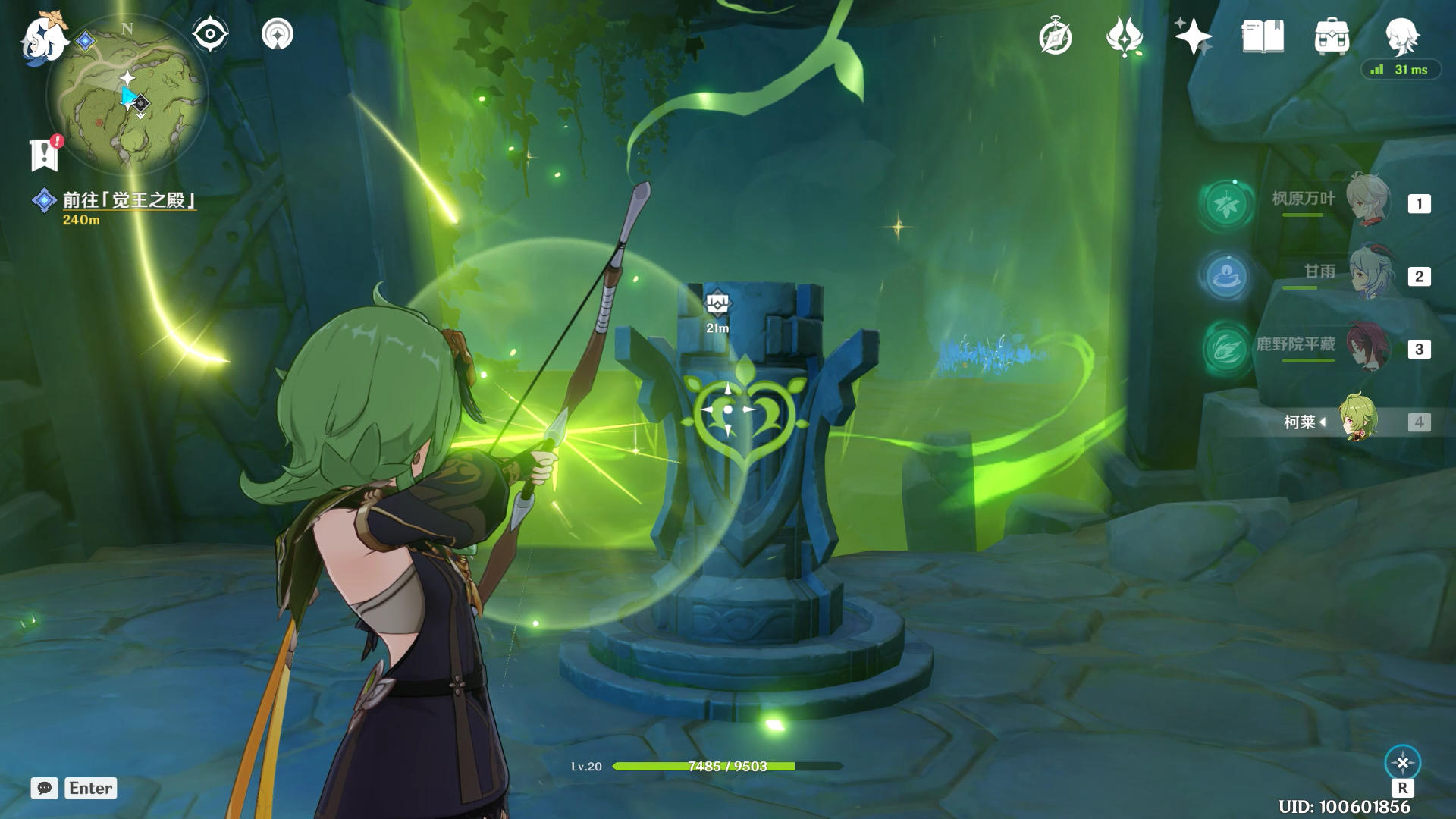Open the signal tower icon beside eye

coord(278,35)
